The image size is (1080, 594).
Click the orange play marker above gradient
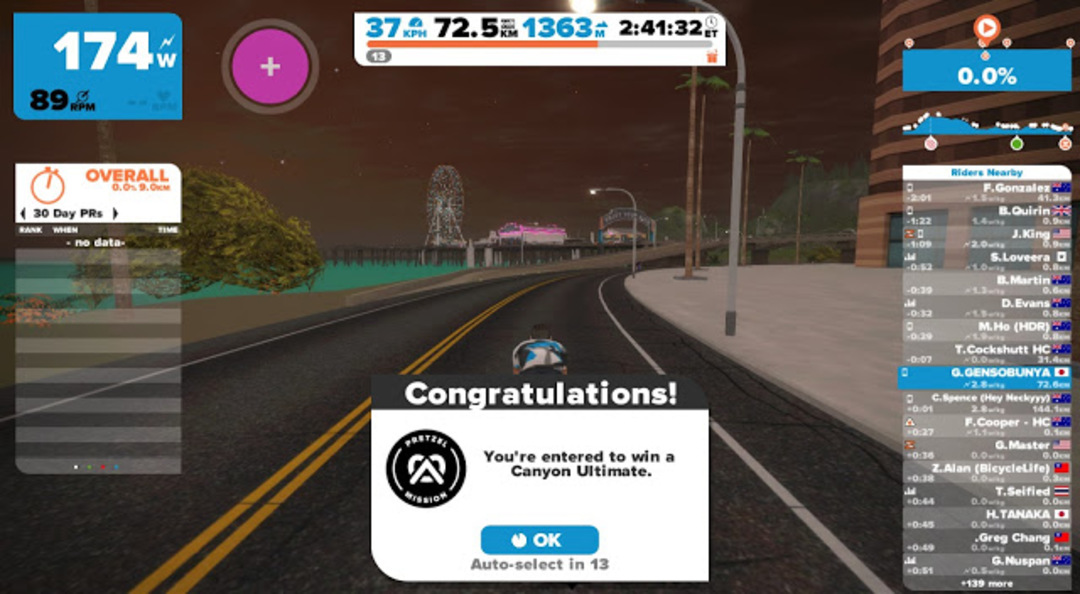(985, 27)
